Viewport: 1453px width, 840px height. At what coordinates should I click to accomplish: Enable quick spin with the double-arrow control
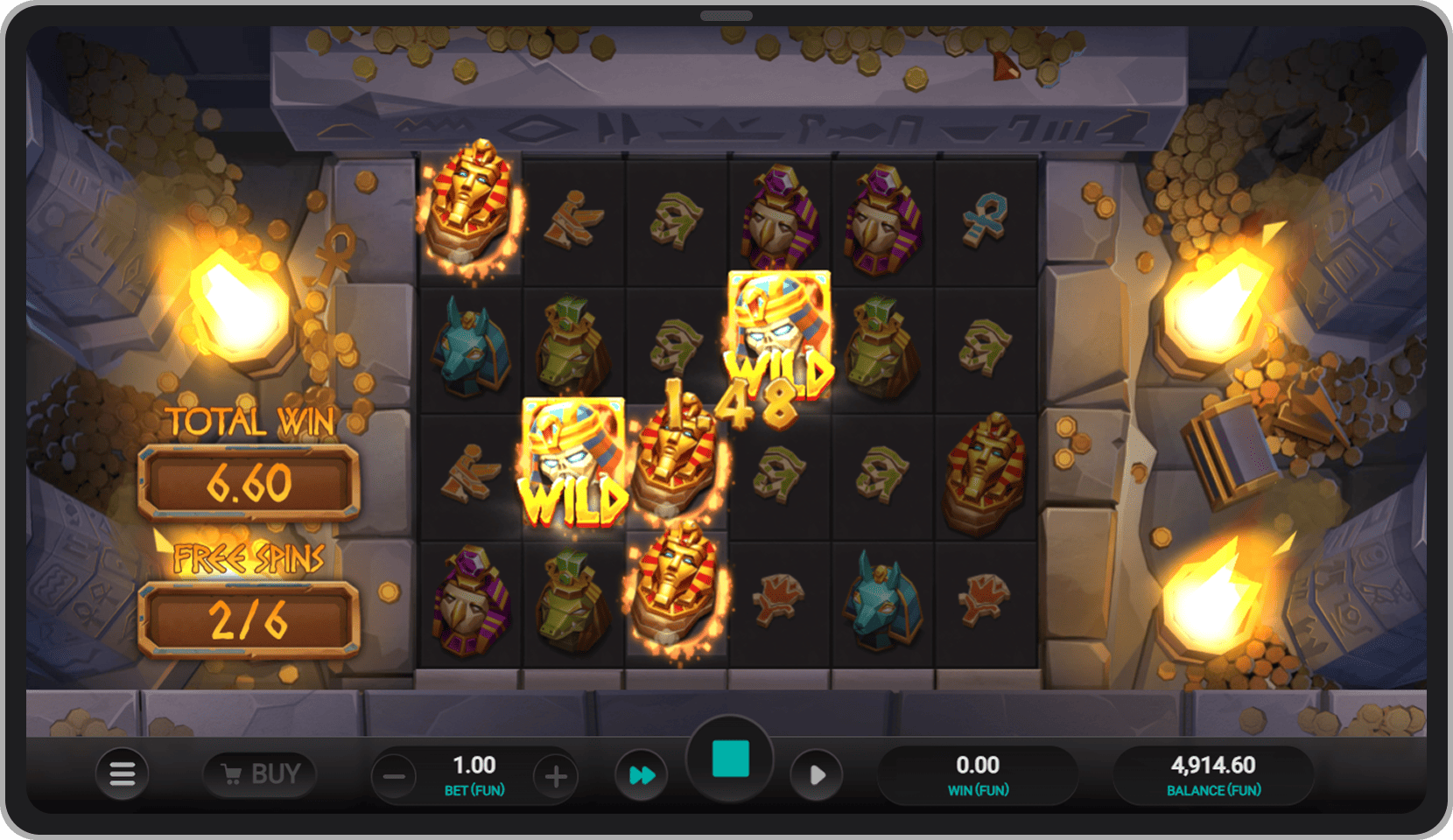point(642,773)
